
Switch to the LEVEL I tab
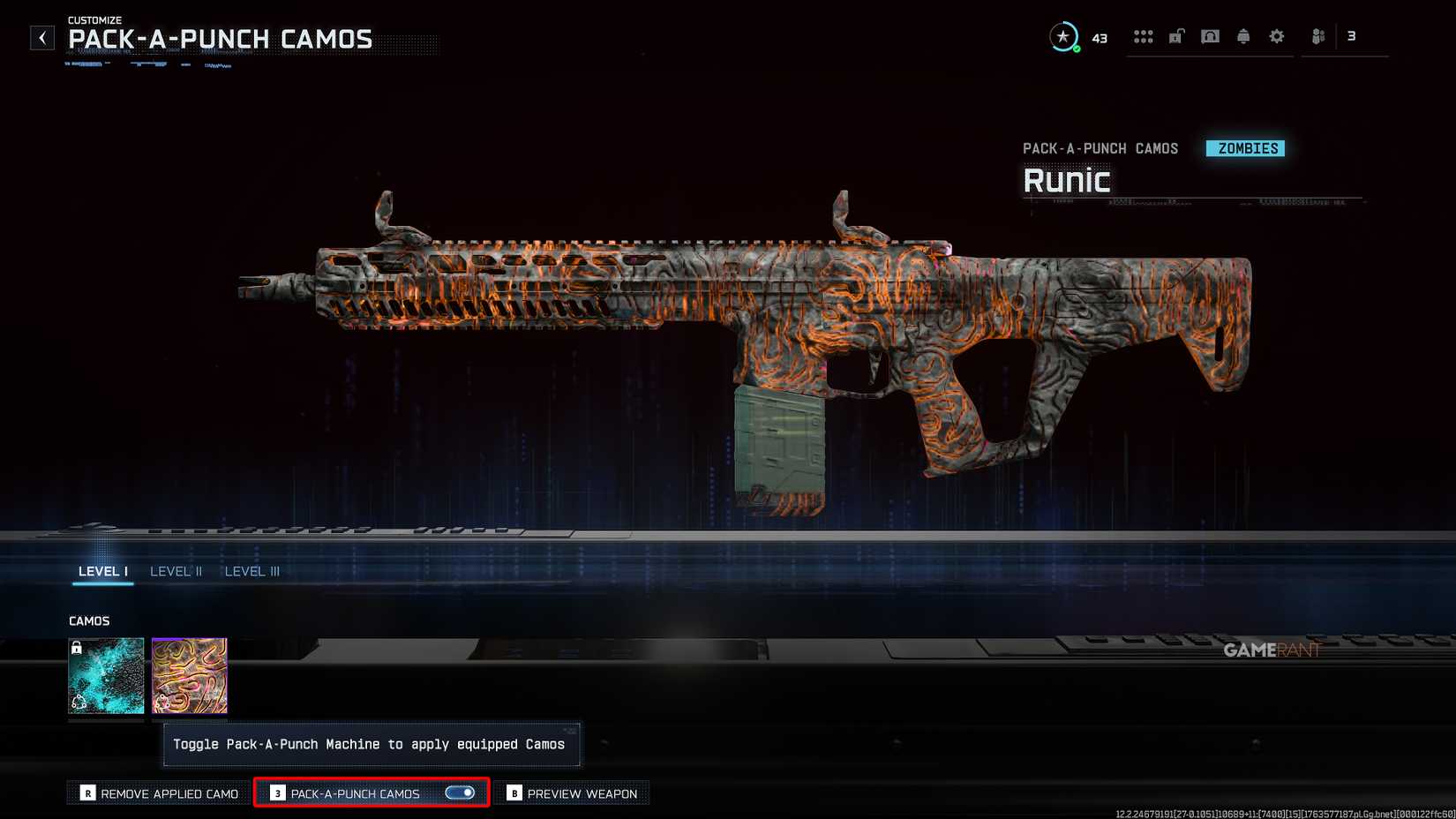pyautogui.click(x=102, y=571)
